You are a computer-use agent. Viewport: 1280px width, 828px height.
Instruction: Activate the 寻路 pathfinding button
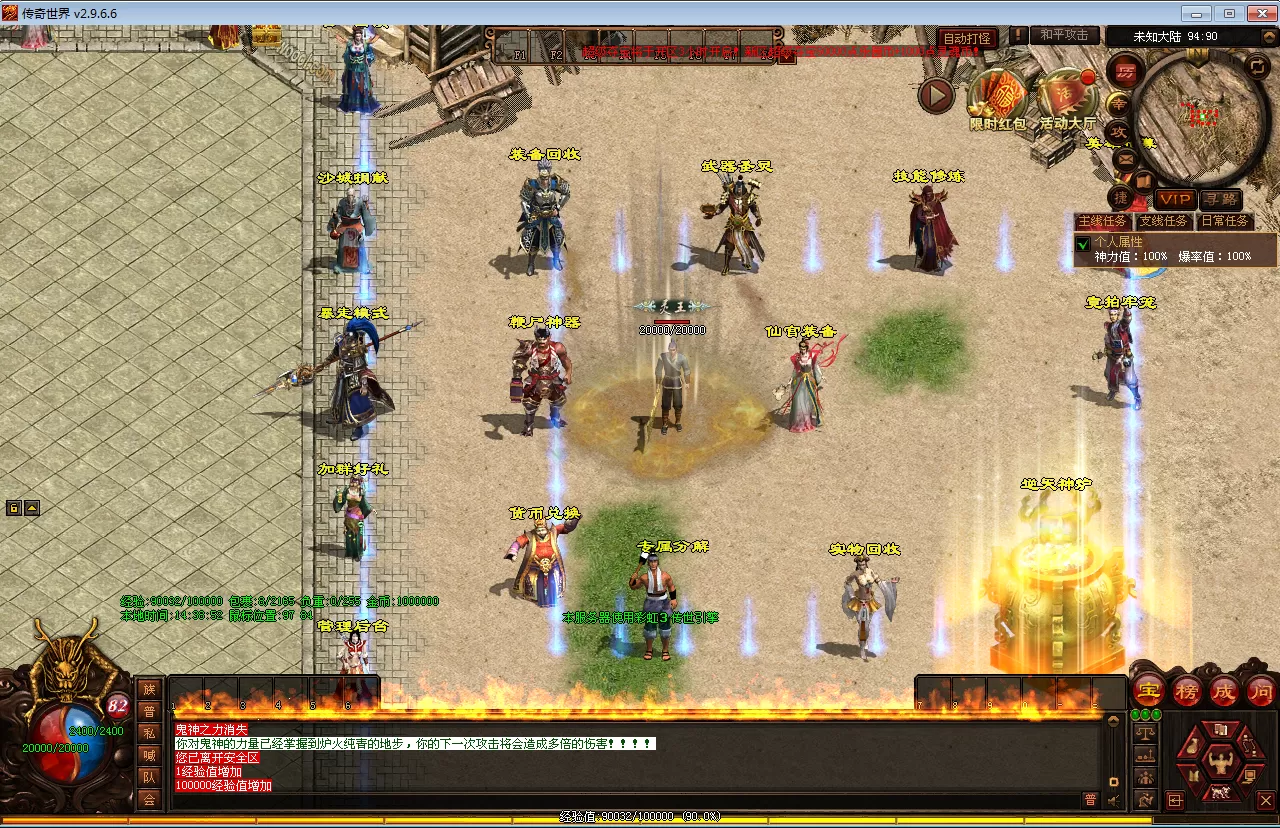(x=1221, y=200)
